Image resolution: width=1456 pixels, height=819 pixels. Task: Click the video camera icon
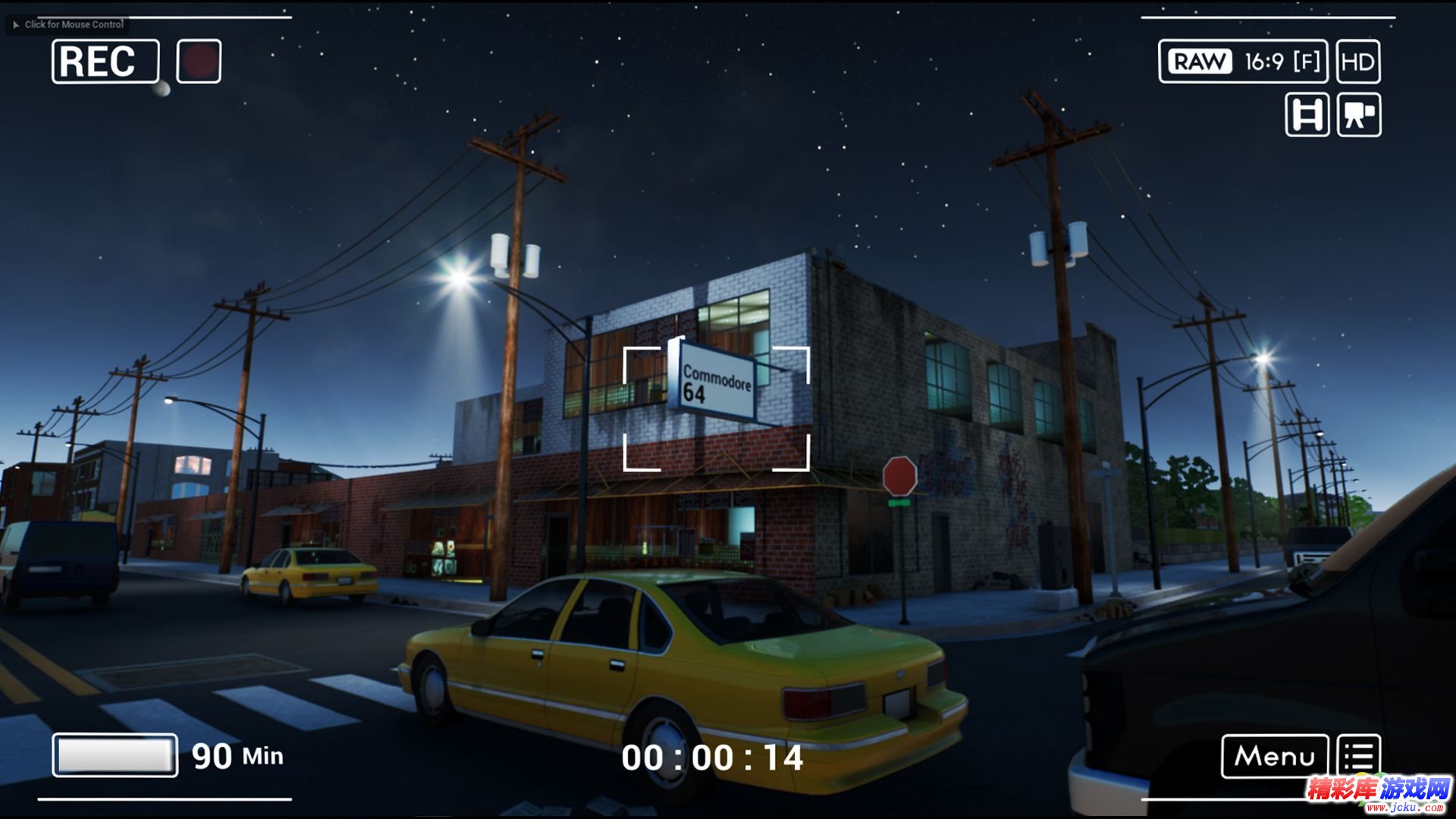tap(1359, 115)
